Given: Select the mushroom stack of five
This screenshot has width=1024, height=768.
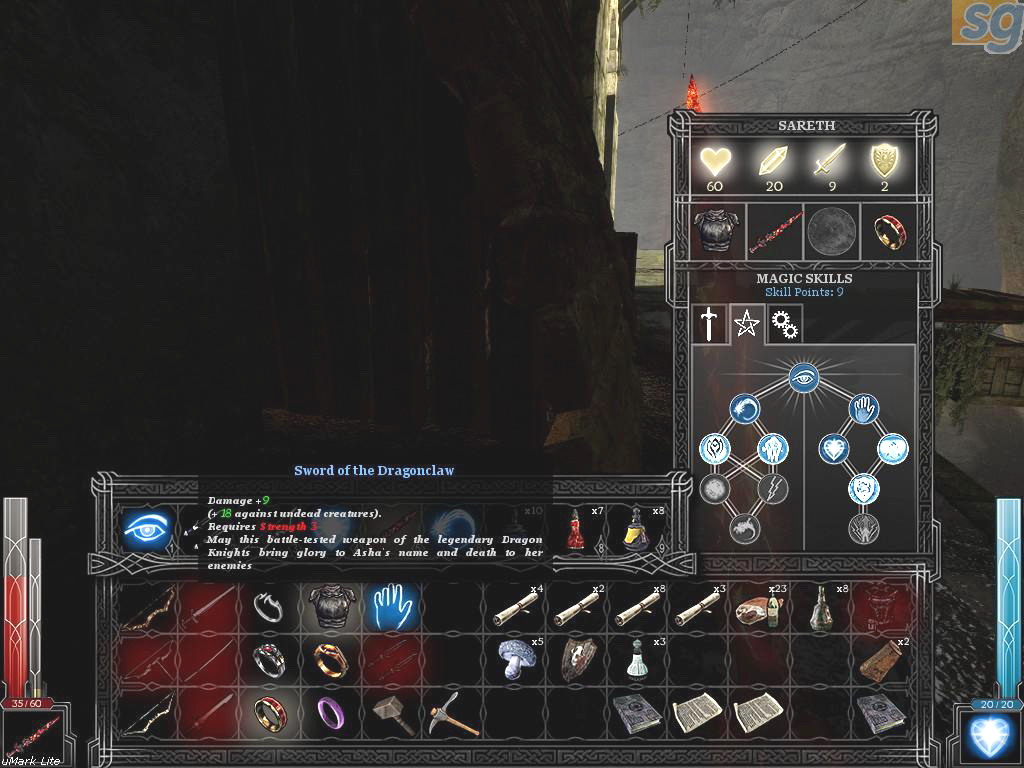Looking at the screenshot, I should point(516,657).
